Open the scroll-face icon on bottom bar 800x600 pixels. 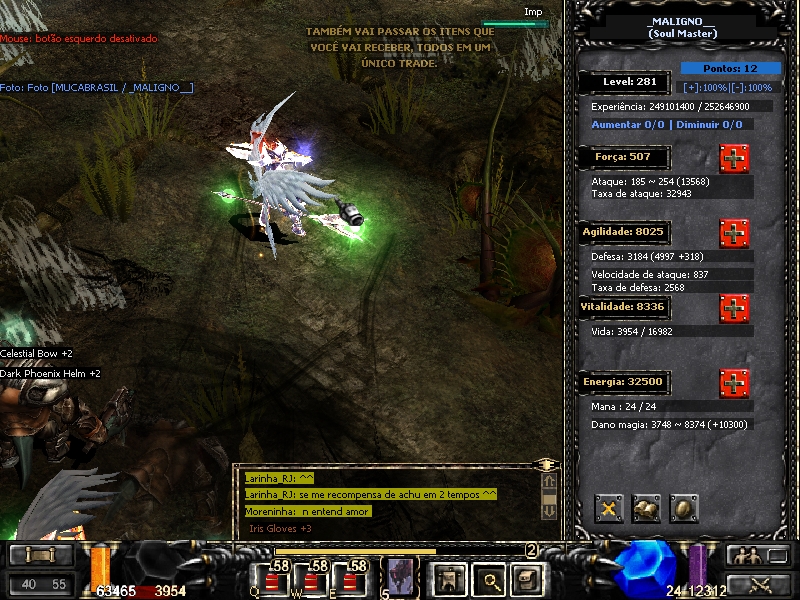pos(525,577)
